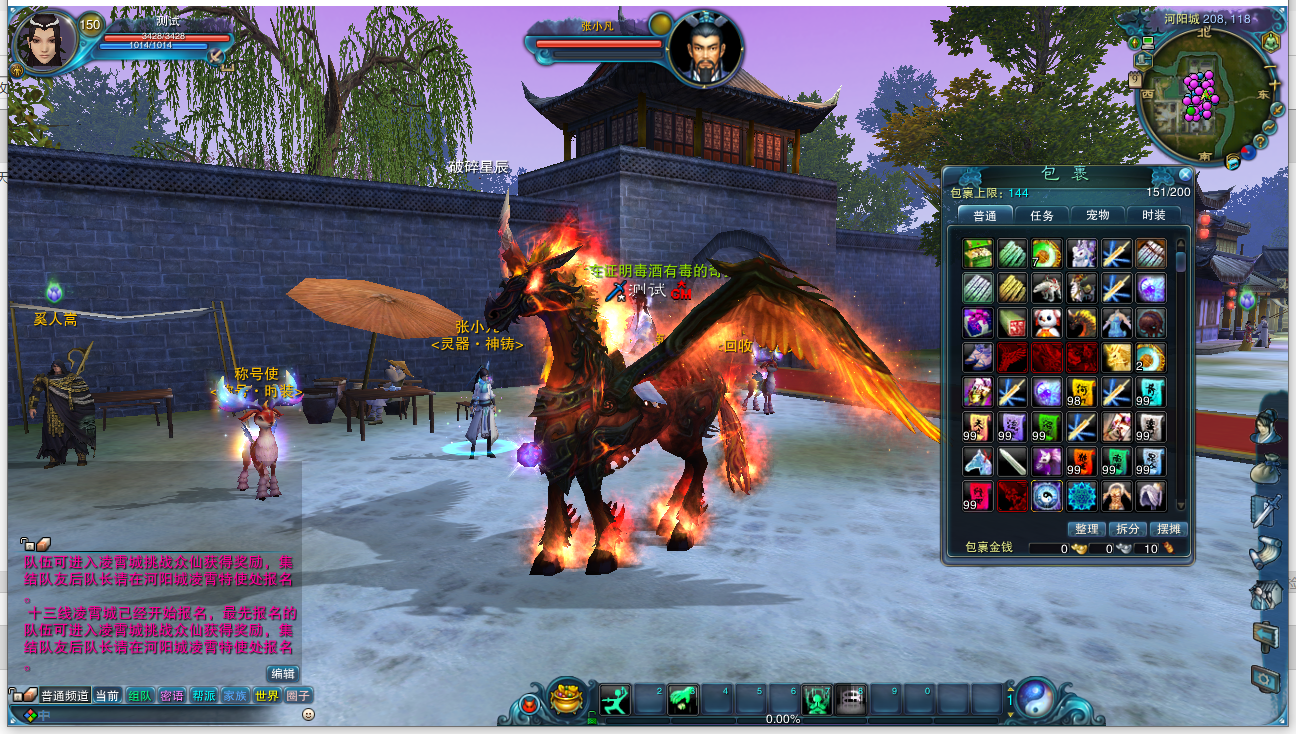Select the green treasure chest item
This screenshot has height=734, width=1296.
pos(977,254)
